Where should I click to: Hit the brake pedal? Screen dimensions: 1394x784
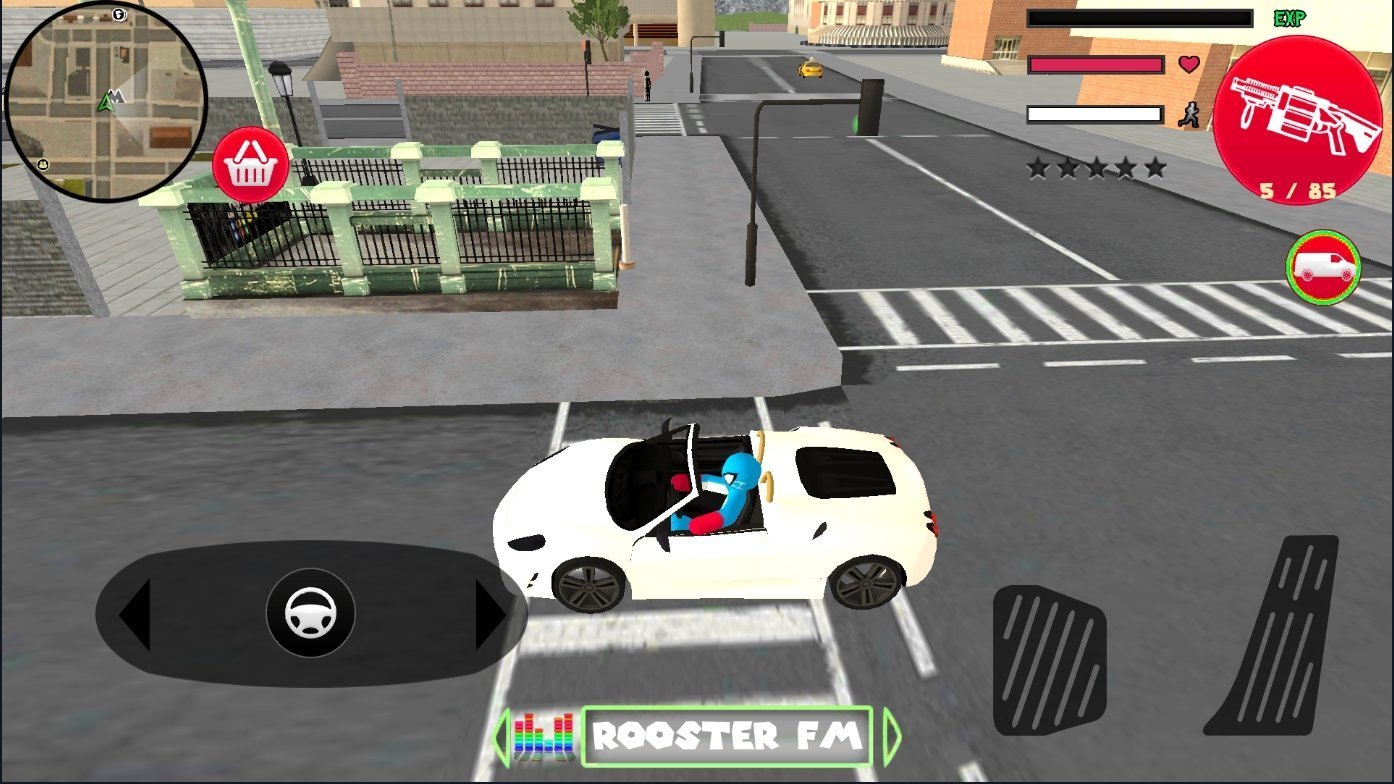point(1049,658)
